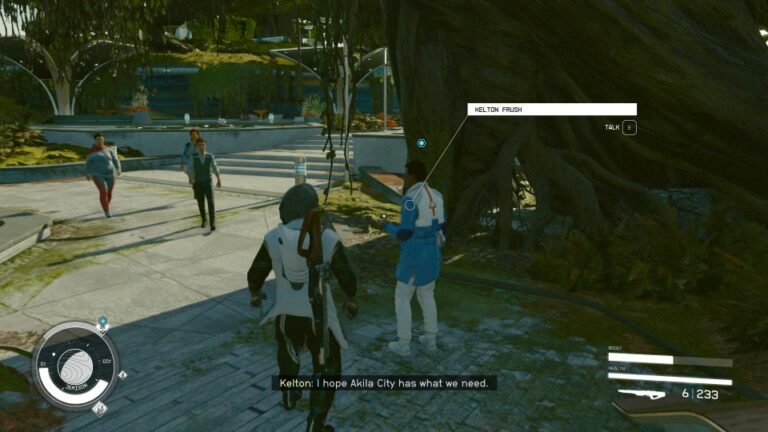Select the Kelton Frush name label
The width and height of the screenshot is (768, 432).
[x=551, y=109]
